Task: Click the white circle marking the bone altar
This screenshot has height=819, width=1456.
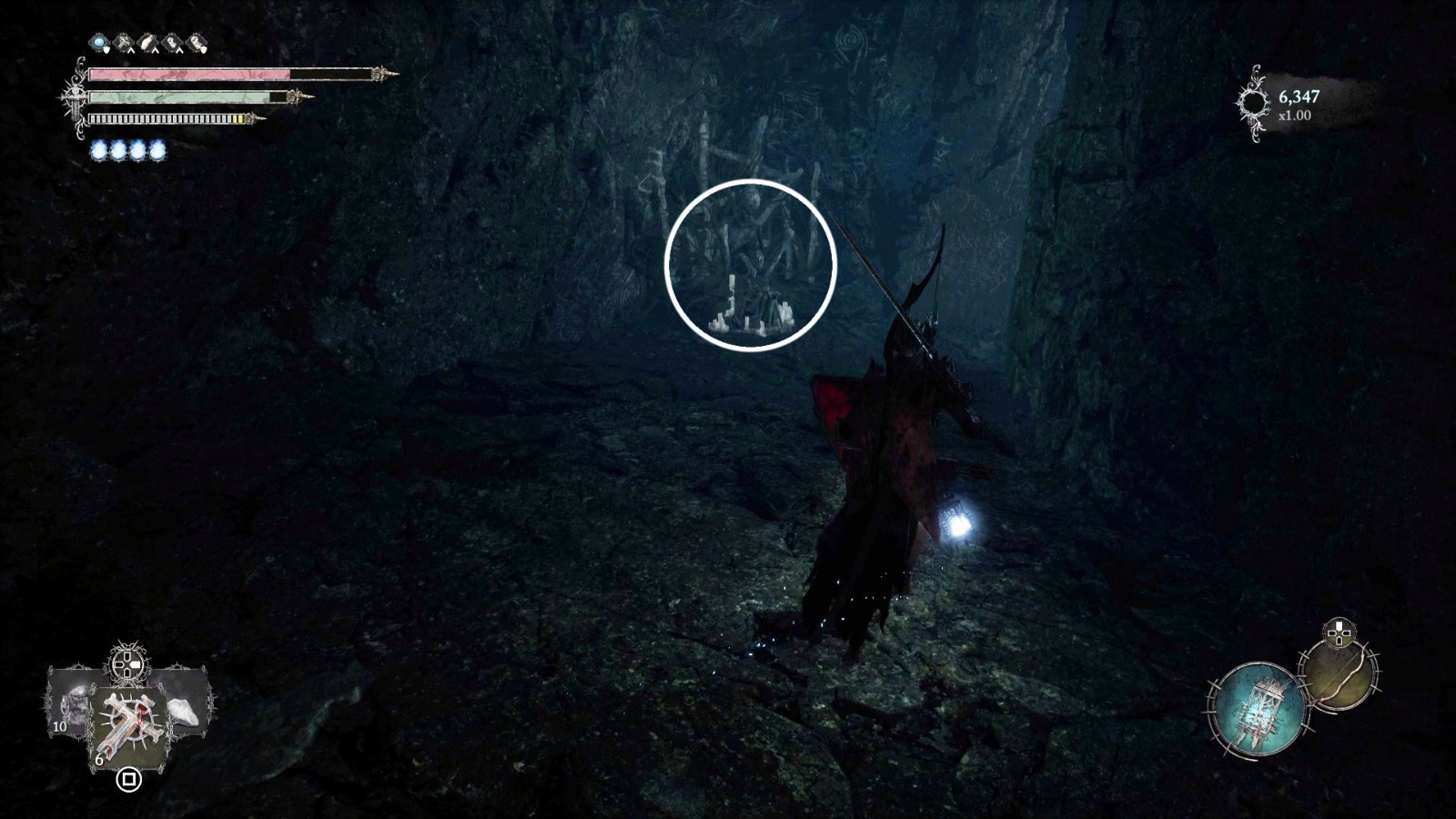Action: tap(752, 264)
